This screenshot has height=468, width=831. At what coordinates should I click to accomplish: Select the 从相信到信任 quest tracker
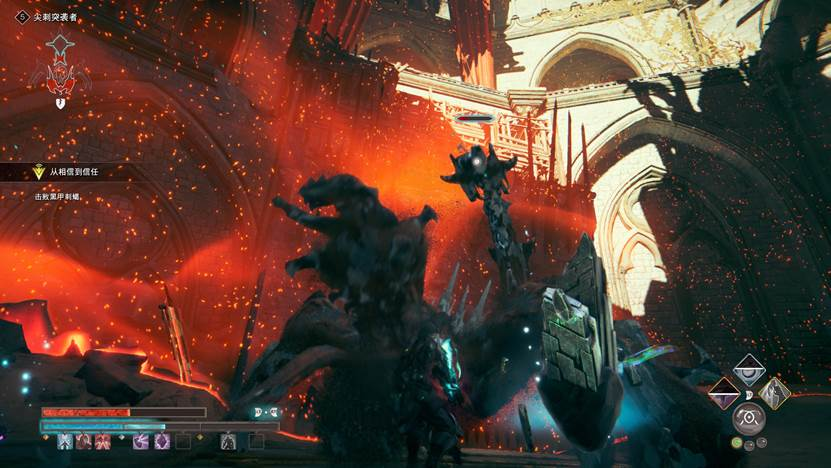[70, 172]
